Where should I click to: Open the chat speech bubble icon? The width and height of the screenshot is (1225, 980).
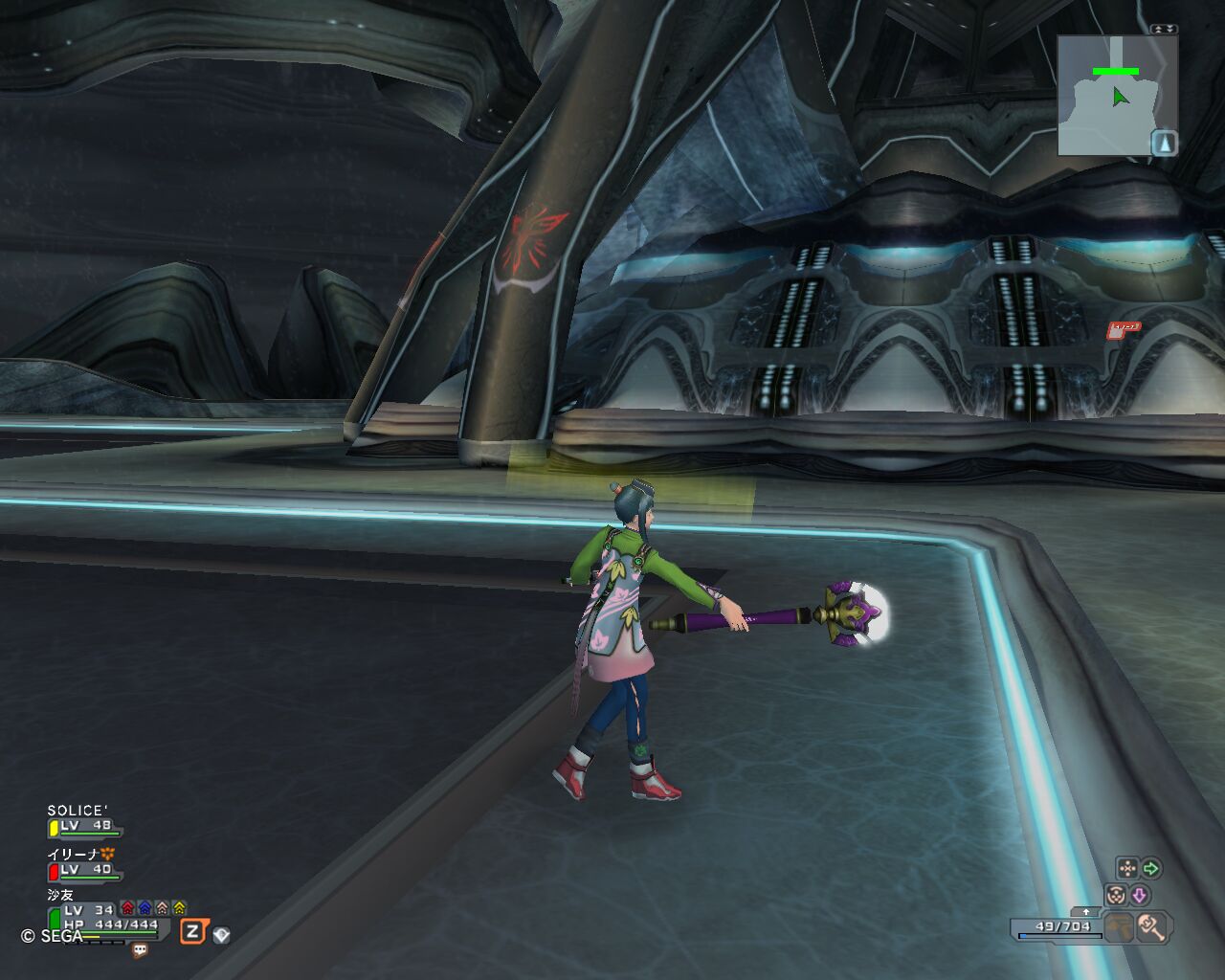[x=140, y=950]
